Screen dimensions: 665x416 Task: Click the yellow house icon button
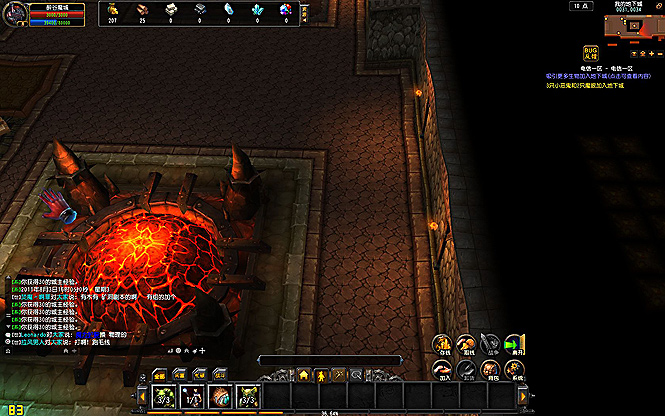click(x=303, y=375)
